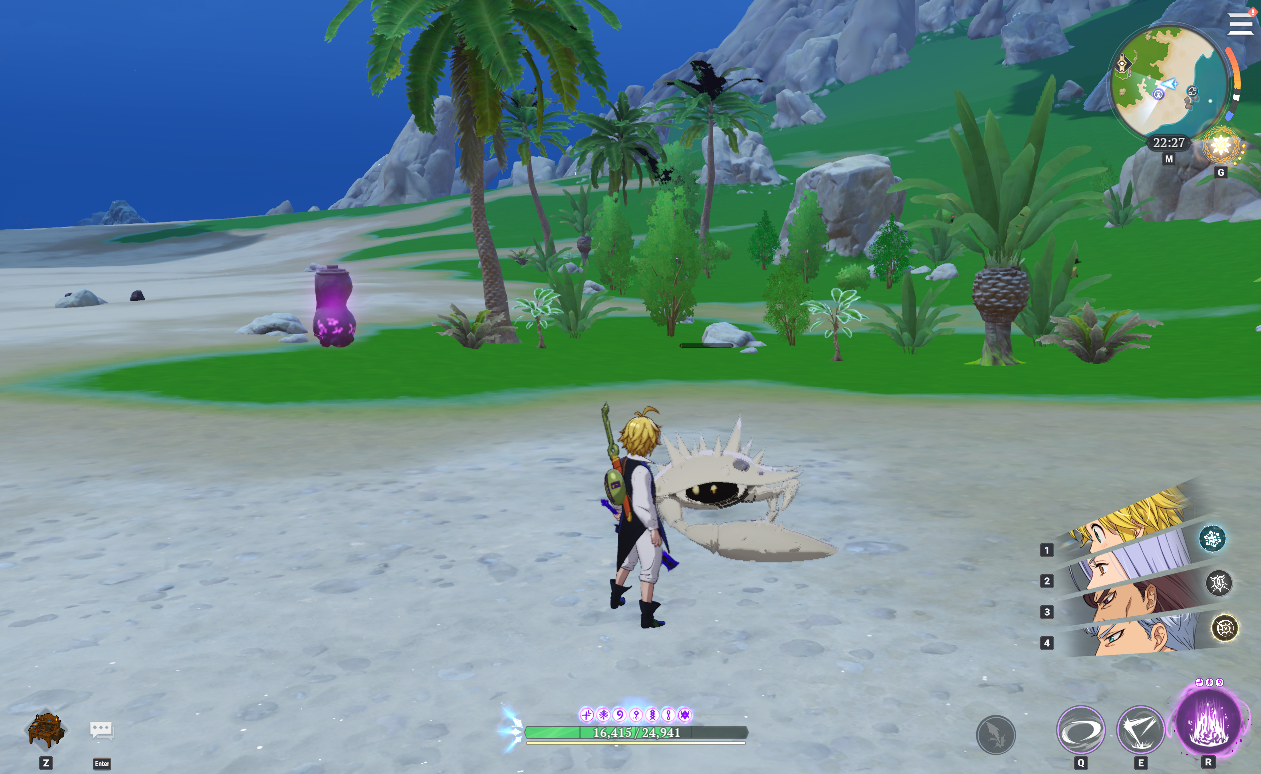1261x774 pixels.
Task: Open the chat speech bubble
Action: pyautogui.click(x=101, y=731)
